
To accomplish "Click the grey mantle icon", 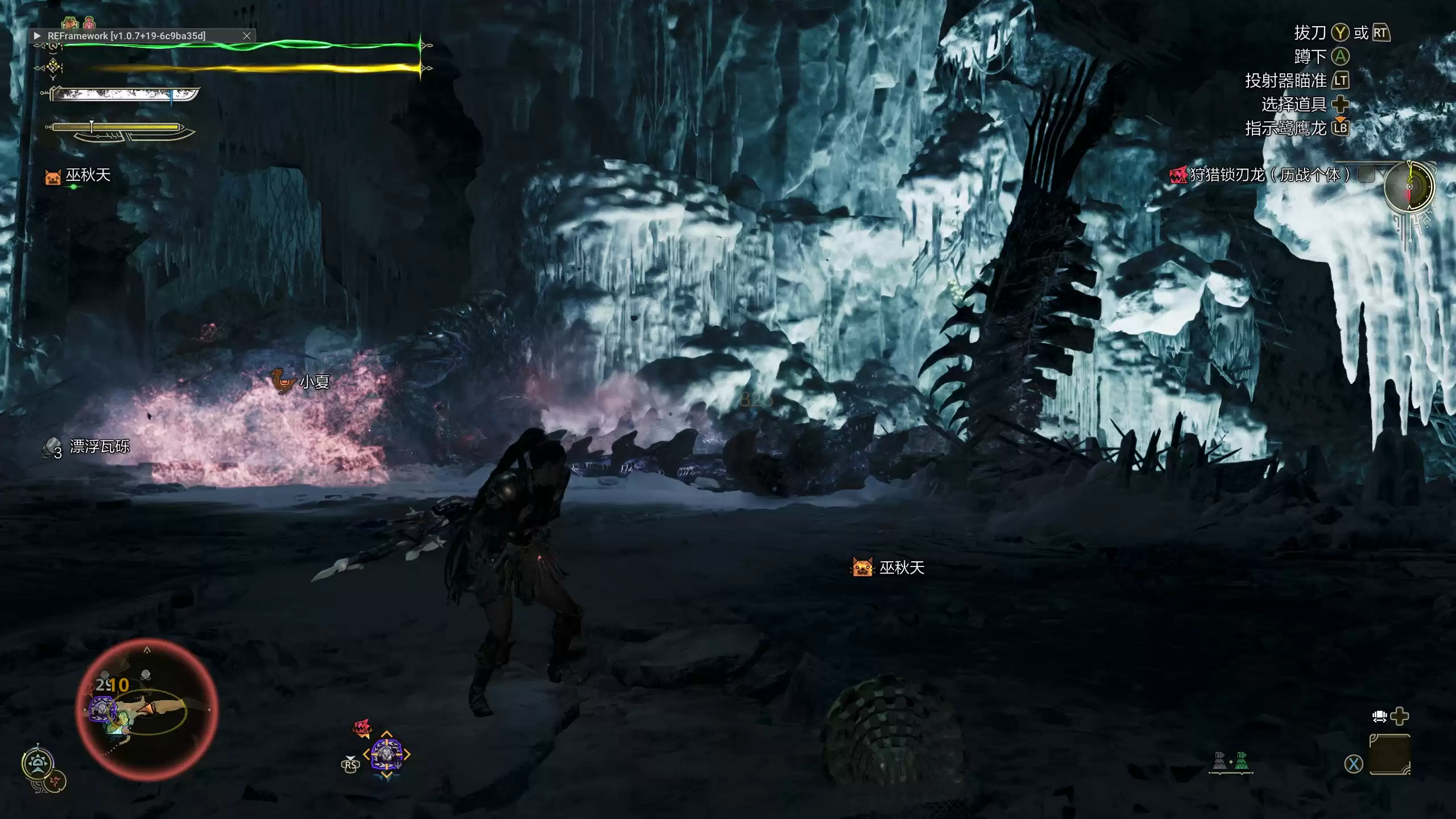I will [x=1219, y=761].
